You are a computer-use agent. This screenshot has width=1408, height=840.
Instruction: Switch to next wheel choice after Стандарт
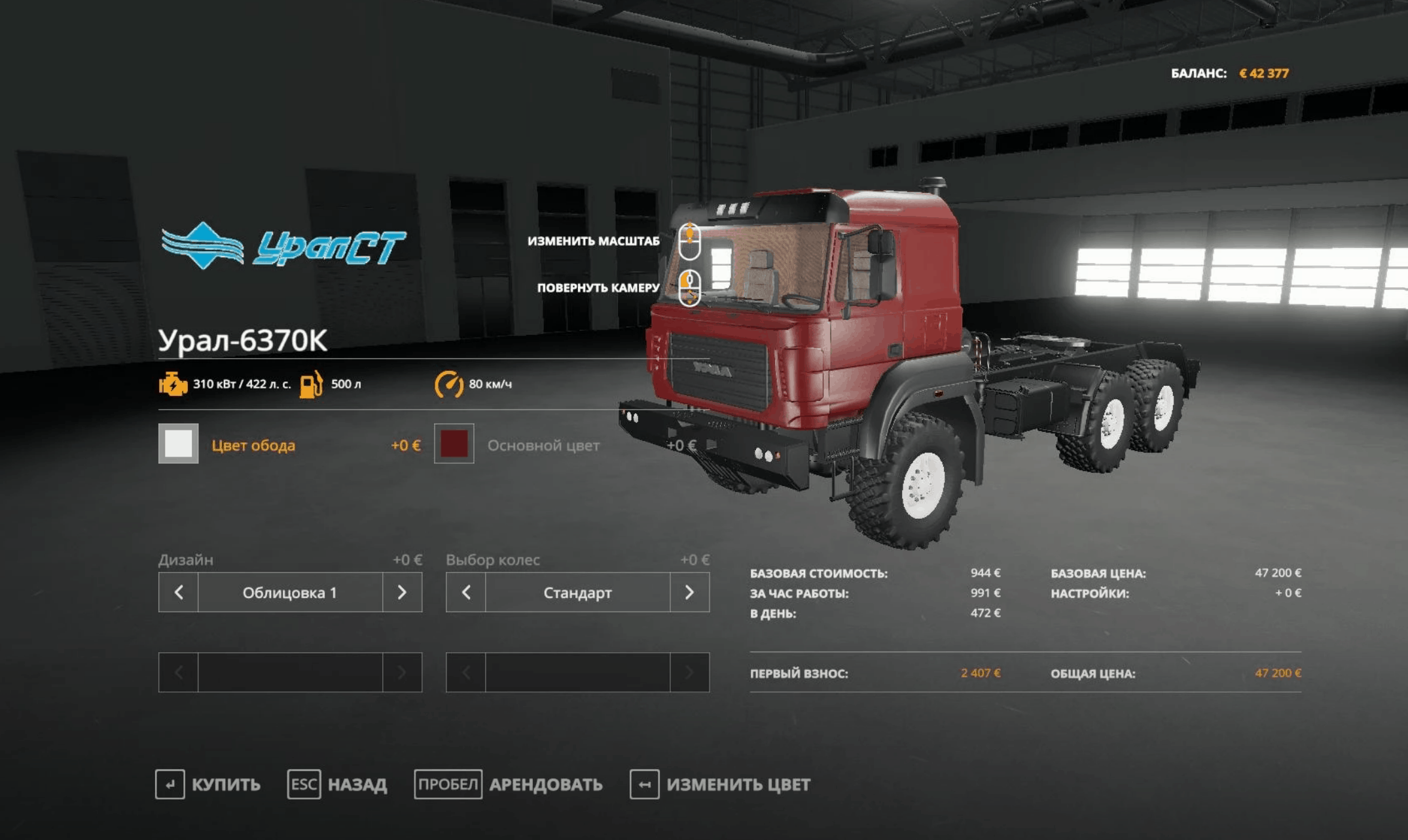pyautogui.click(x=689, y=593)
